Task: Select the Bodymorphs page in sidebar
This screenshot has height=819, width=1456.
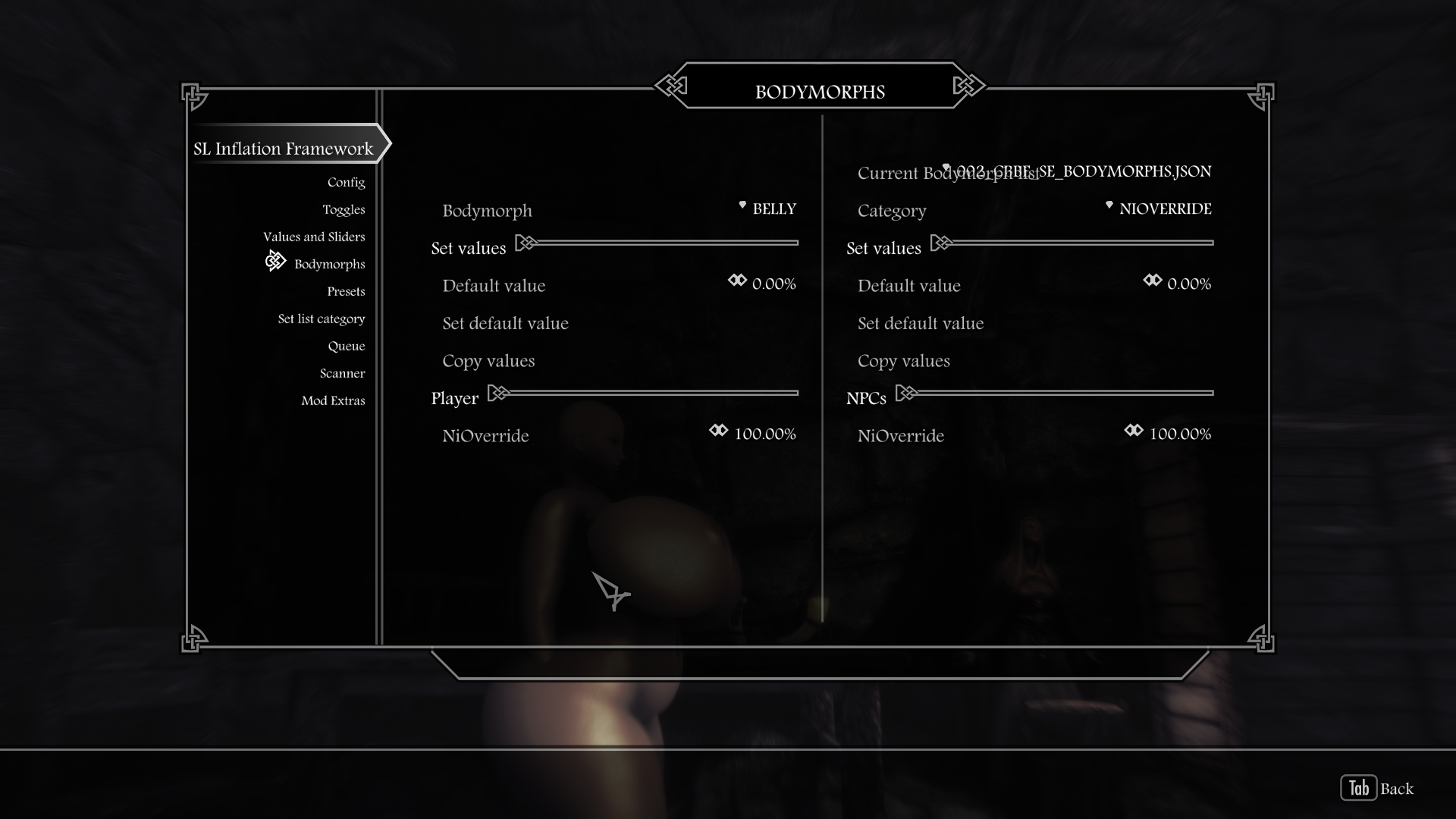Action: pos(329,265)
